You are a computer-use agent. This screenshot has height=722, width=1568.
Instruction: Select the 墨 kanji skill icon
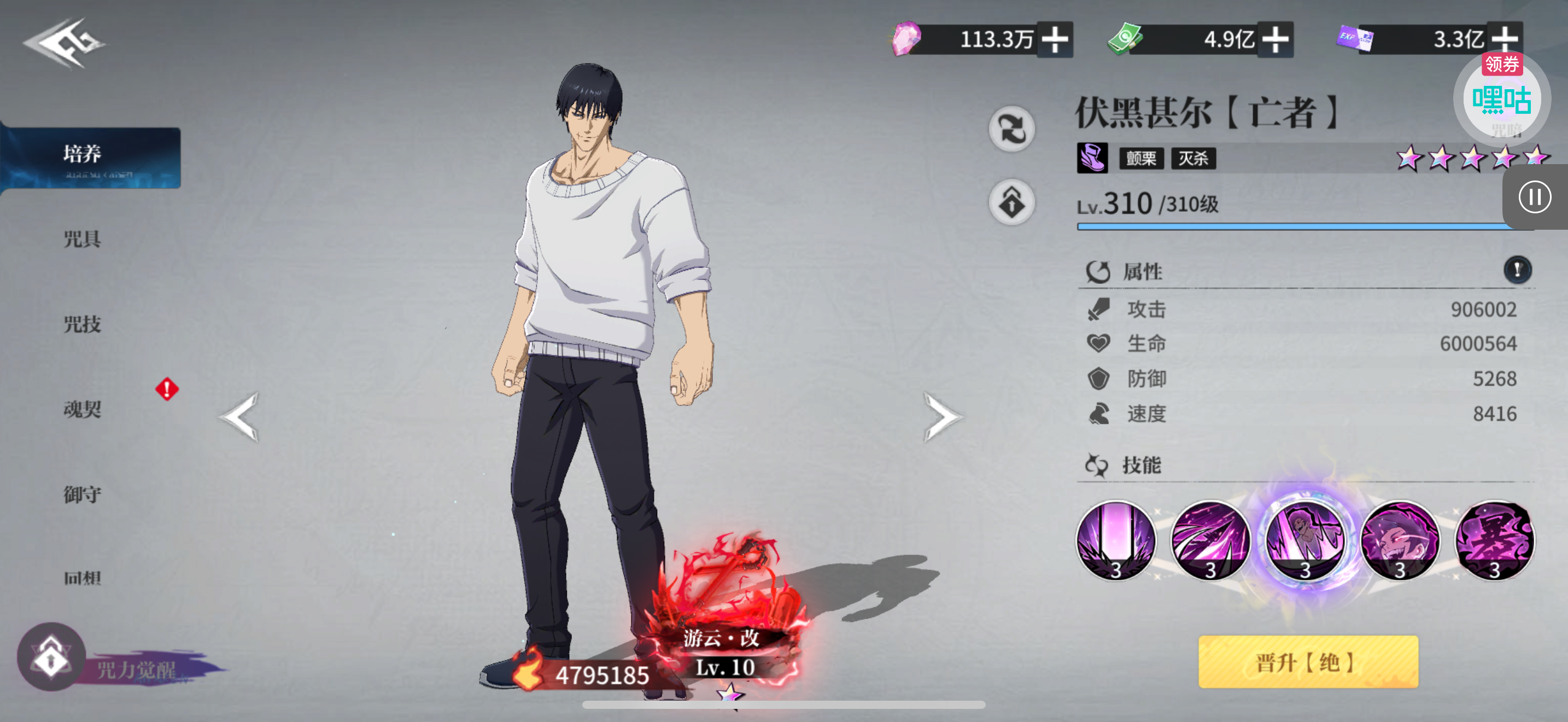click(x=1494, y=539)
